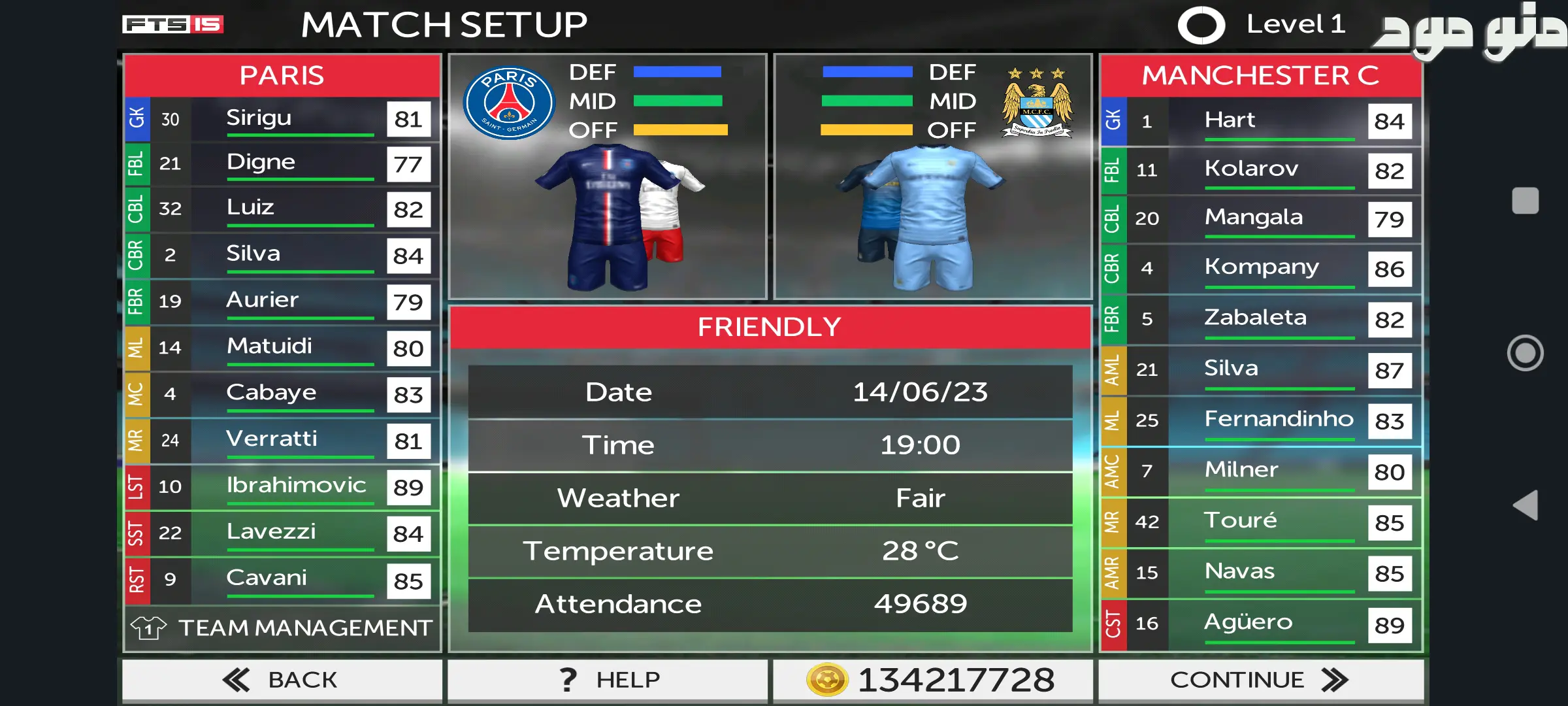1568x706 pixels.
Task: Choose the Level 1 difficulty selector
Action: pos(1261,25)
